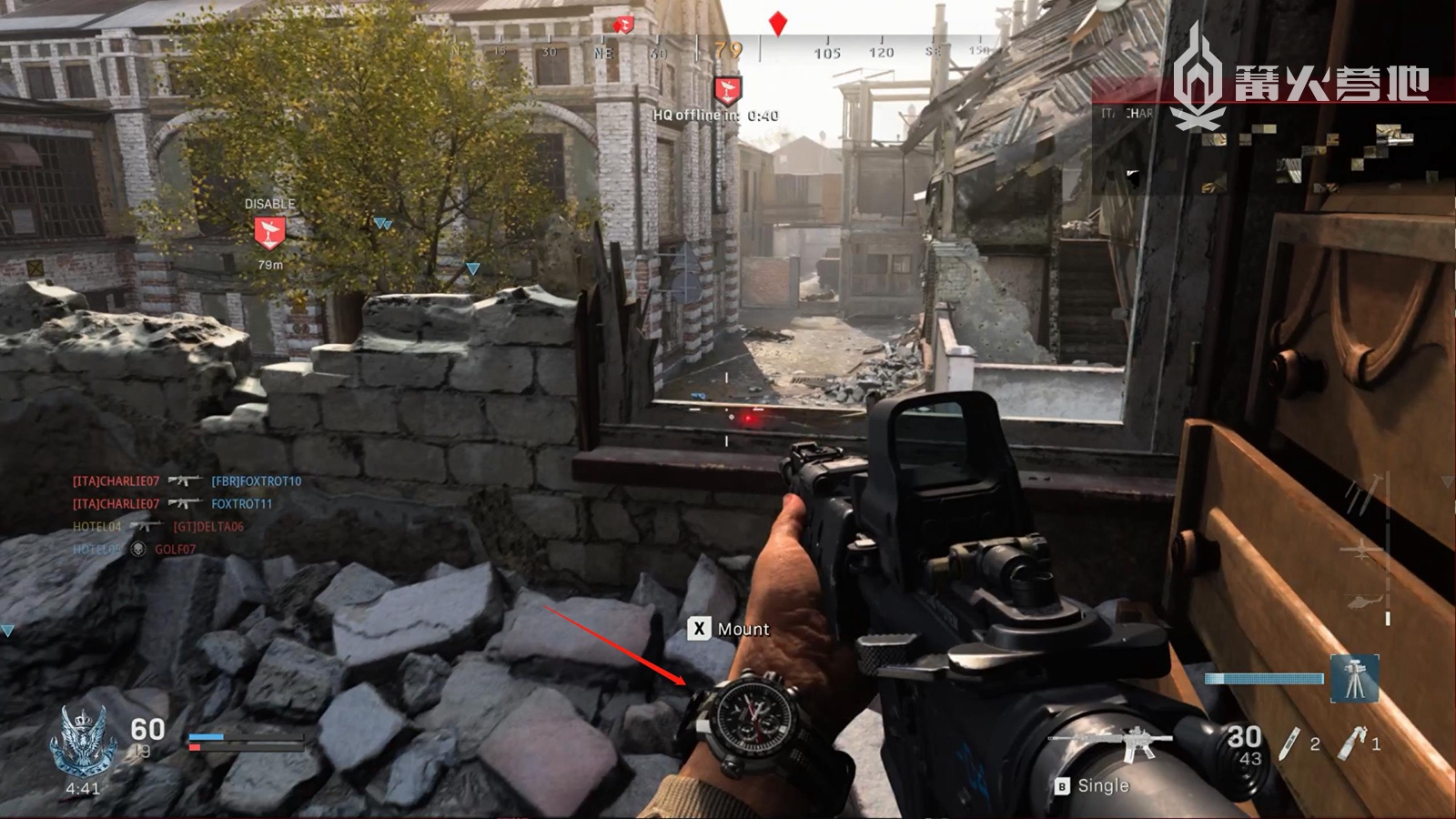
Task: Click the DISABLE headquarters objective marker
Action: pos(270,233)
